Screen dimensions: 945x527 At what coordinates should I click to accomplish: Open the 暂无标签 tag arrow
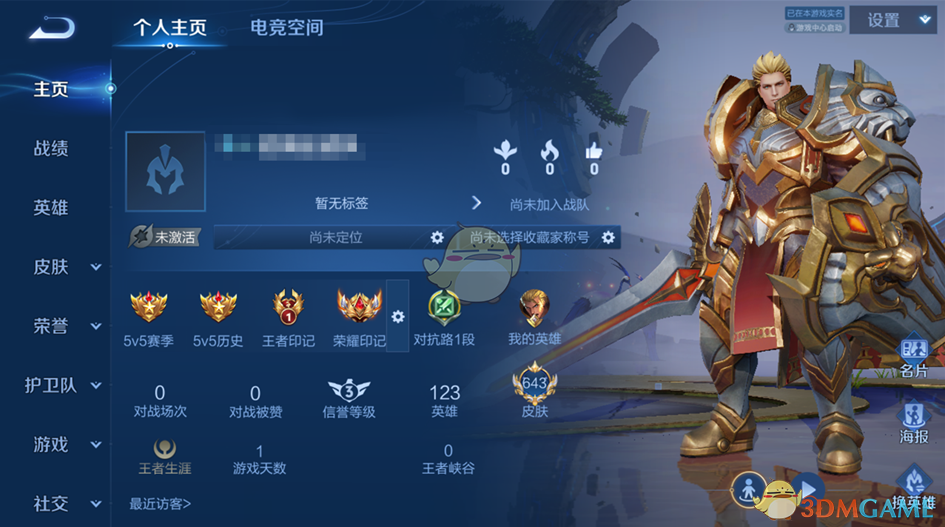pos(476,203)
